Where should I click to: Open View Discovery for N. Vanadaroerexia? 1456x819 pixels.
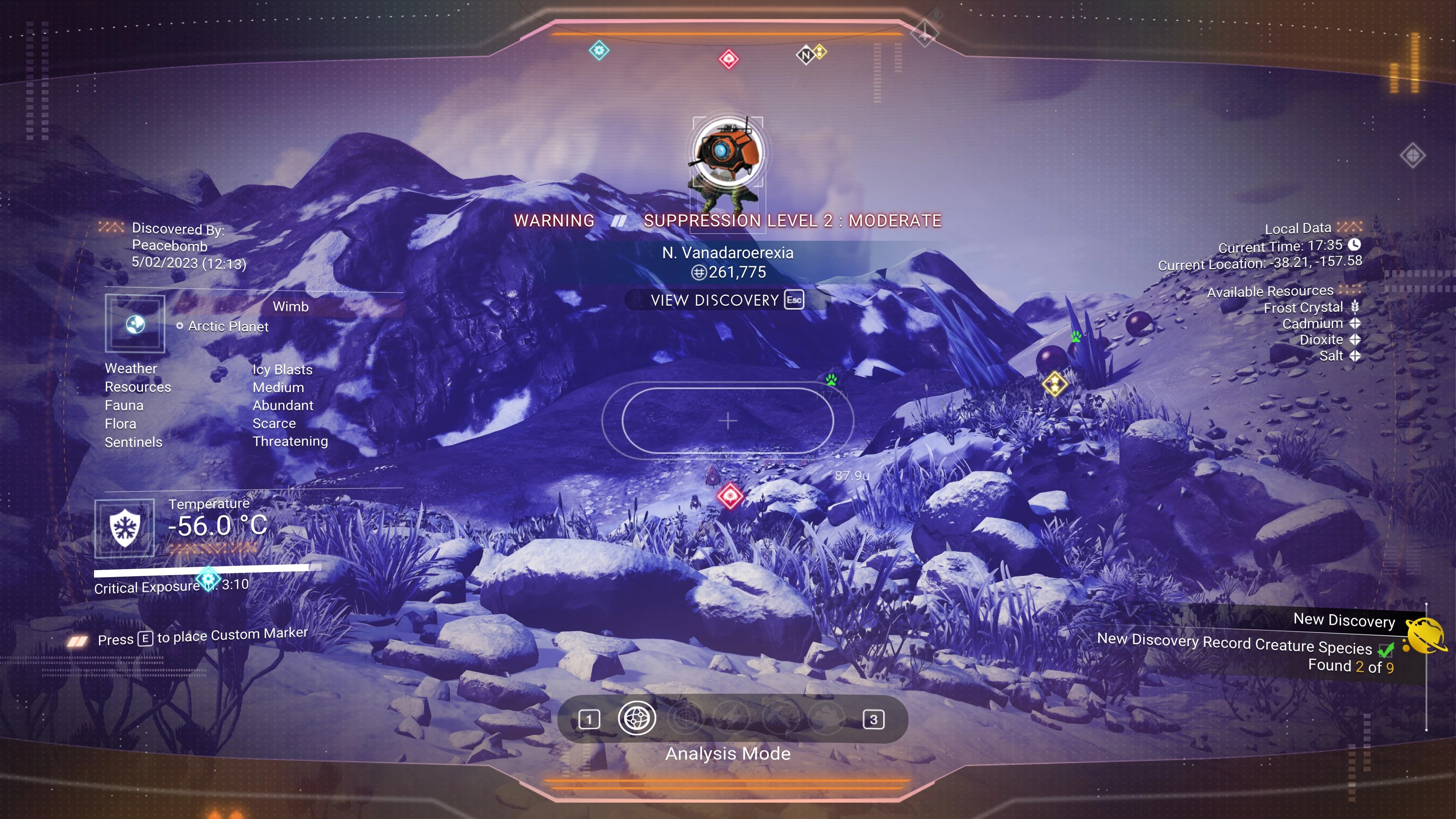click(x=727, y=300)
